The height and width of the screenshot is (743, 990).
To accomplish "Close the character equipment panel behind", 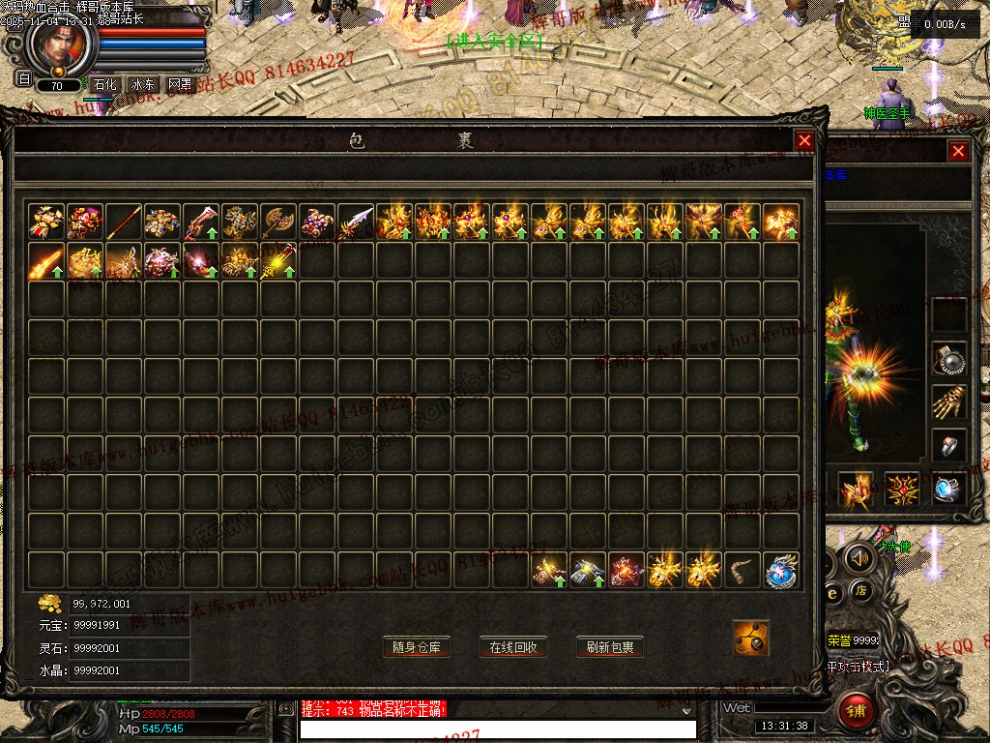I will 958,151.
